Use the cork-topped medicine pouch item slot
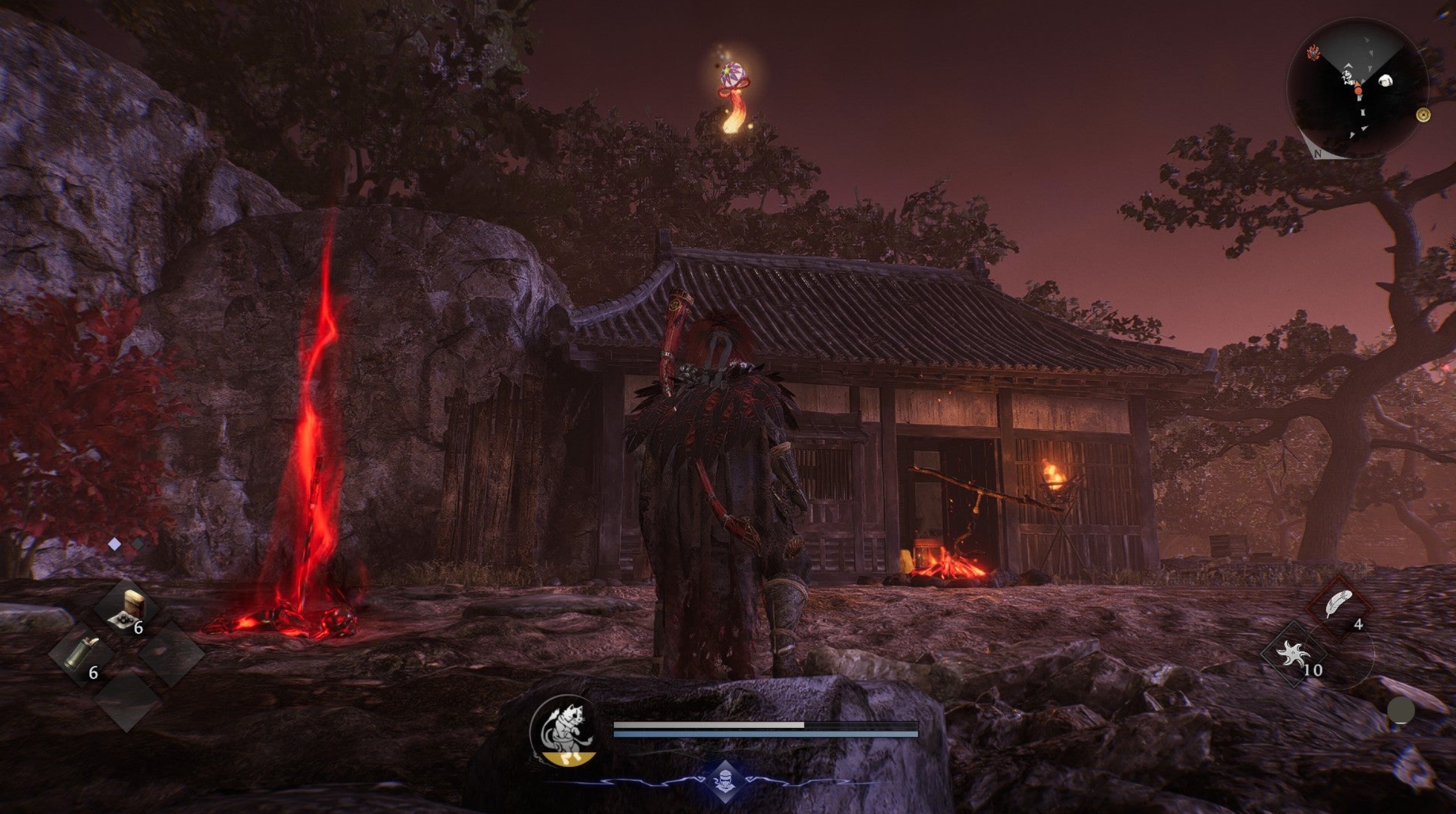 (127, 608)
